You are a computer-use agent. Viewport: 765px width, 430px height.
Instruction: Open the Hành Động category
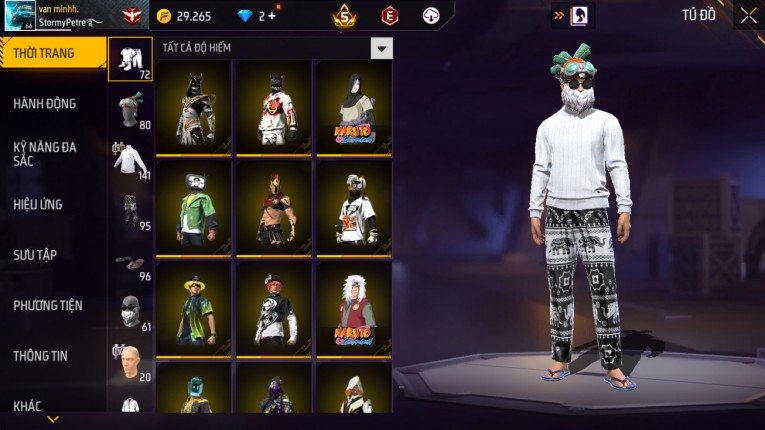click(x=46, y=103)
